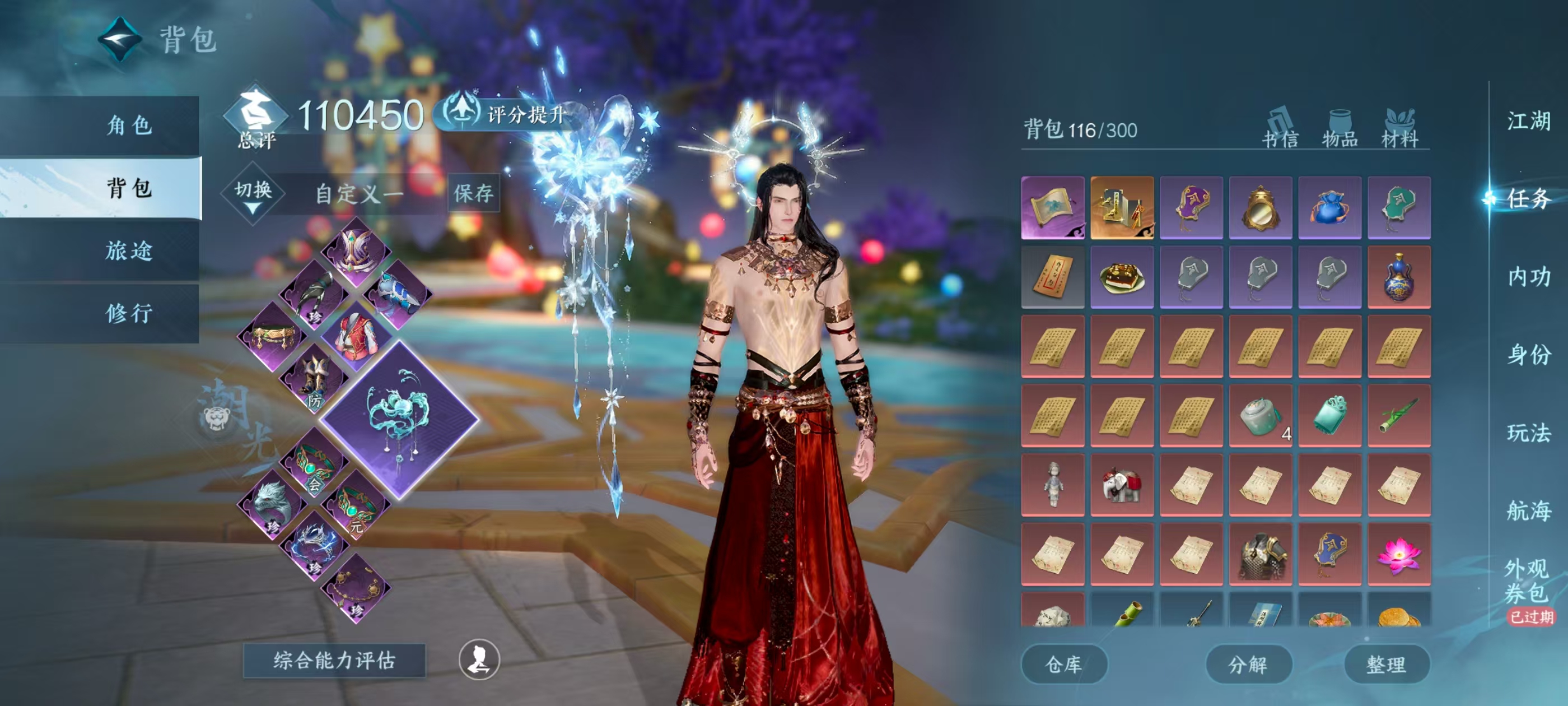Click the 分解 button

coord(1248,664)
